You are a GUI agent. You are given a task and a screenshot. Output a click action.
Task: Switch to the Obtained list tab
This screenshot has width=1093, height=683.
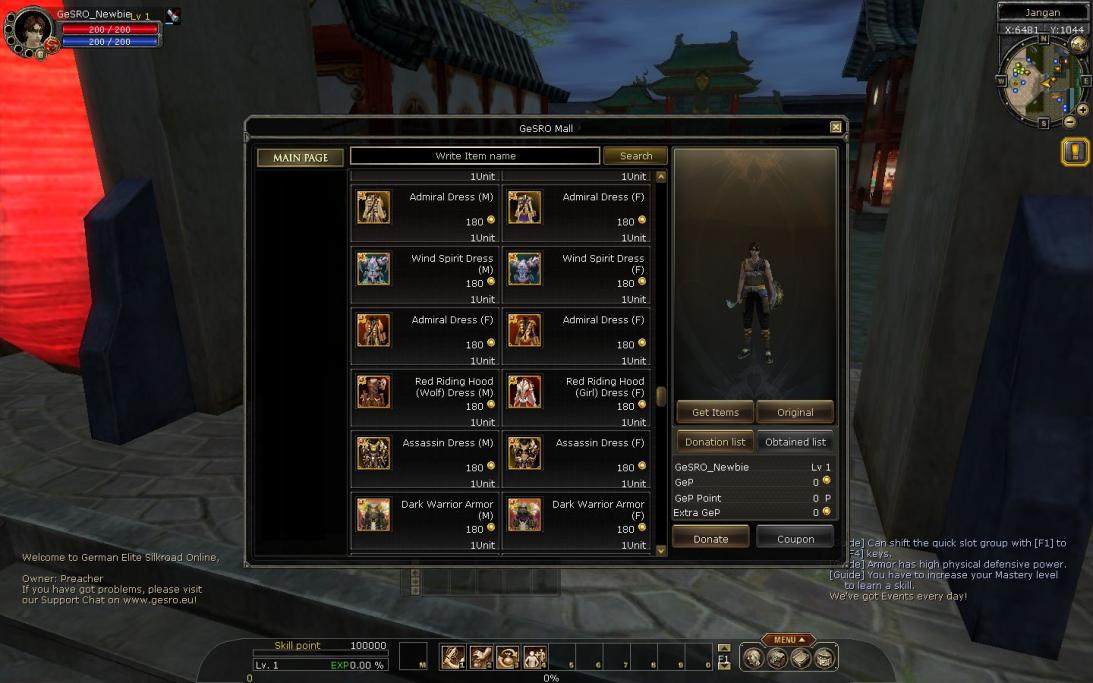click(x=795, y=442)
